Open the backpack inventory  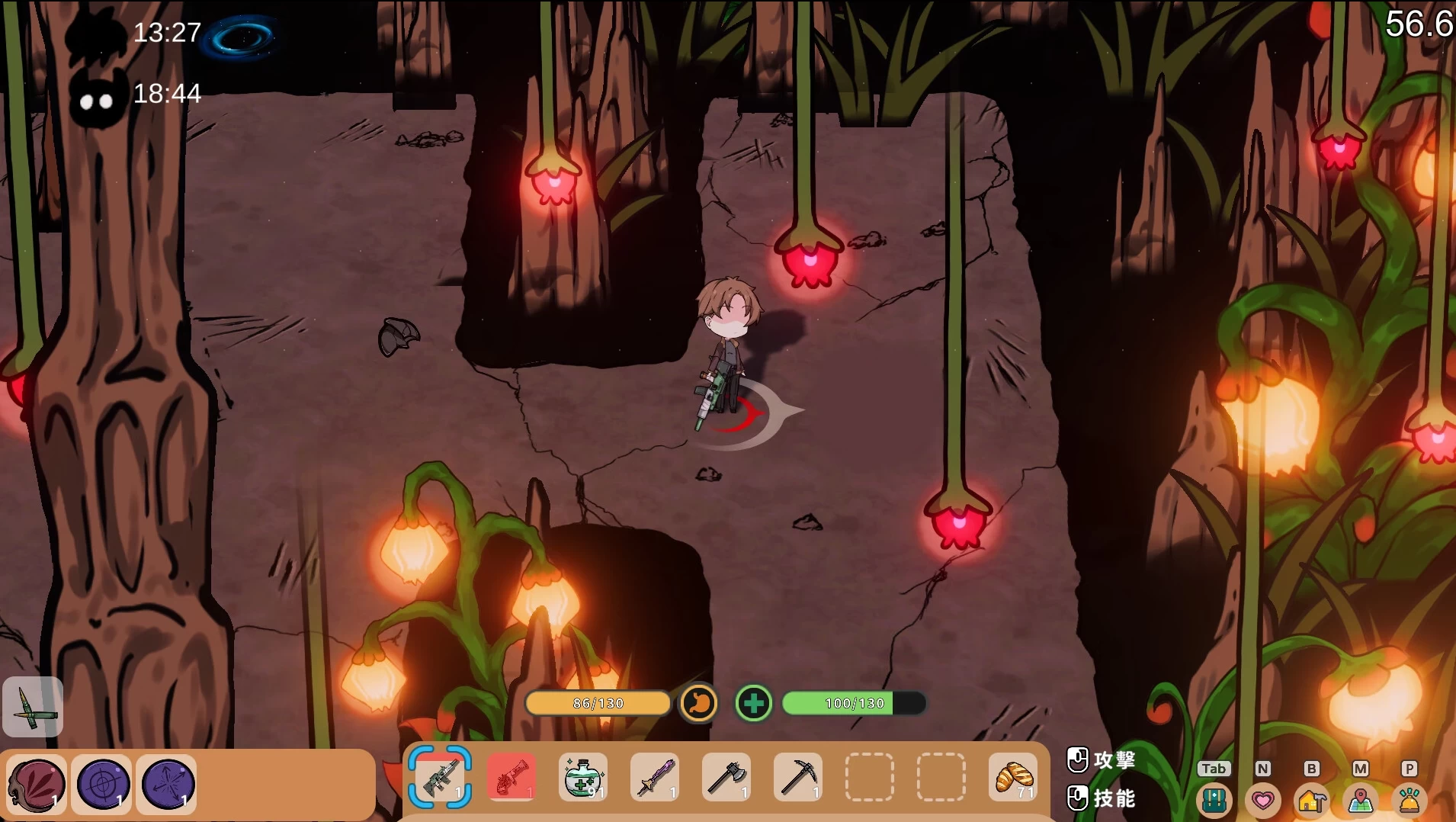pyautogui.click(x=1214, y=799)
